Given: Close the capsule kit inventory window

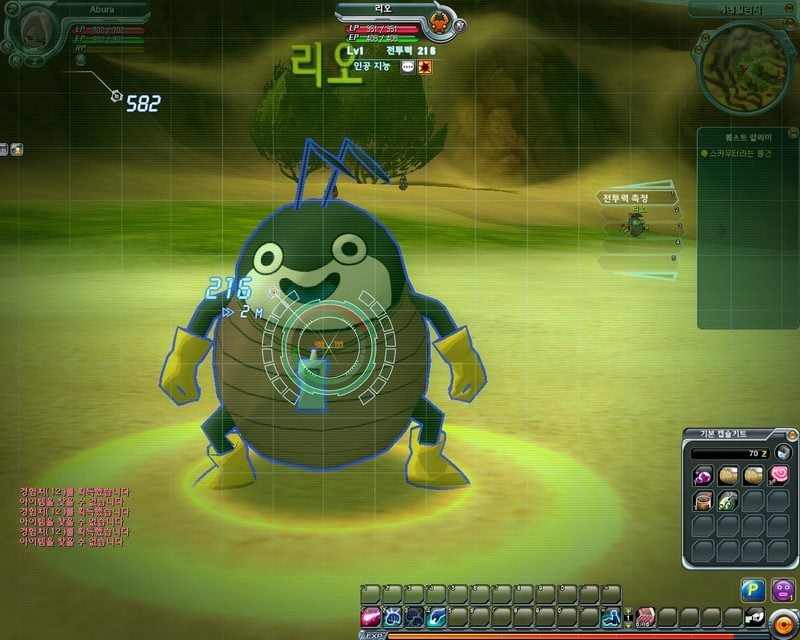Looking at the screenshot, I should point(791,434).
